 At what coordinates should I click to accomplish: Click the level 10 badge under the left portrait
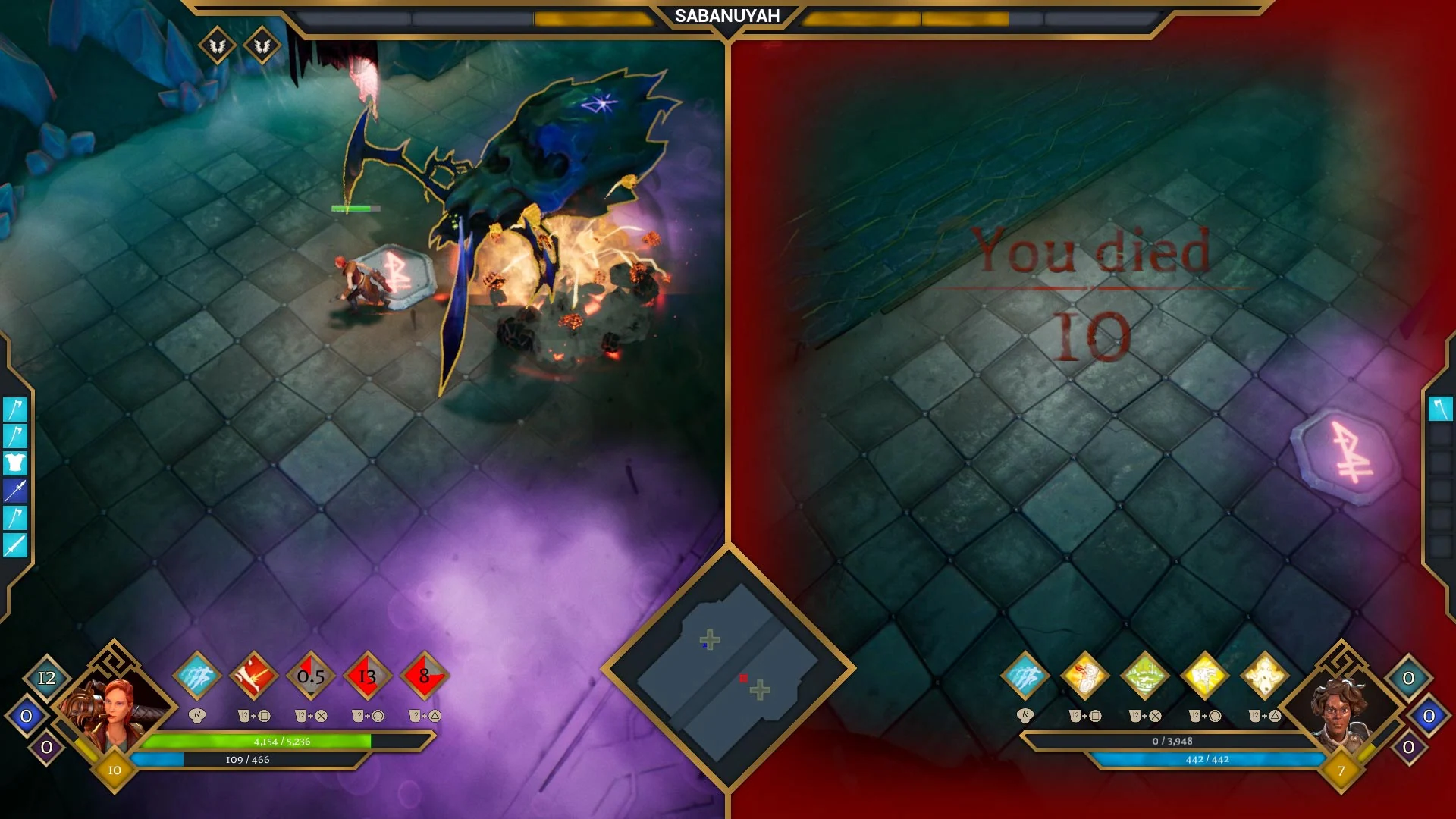(115, 769)
